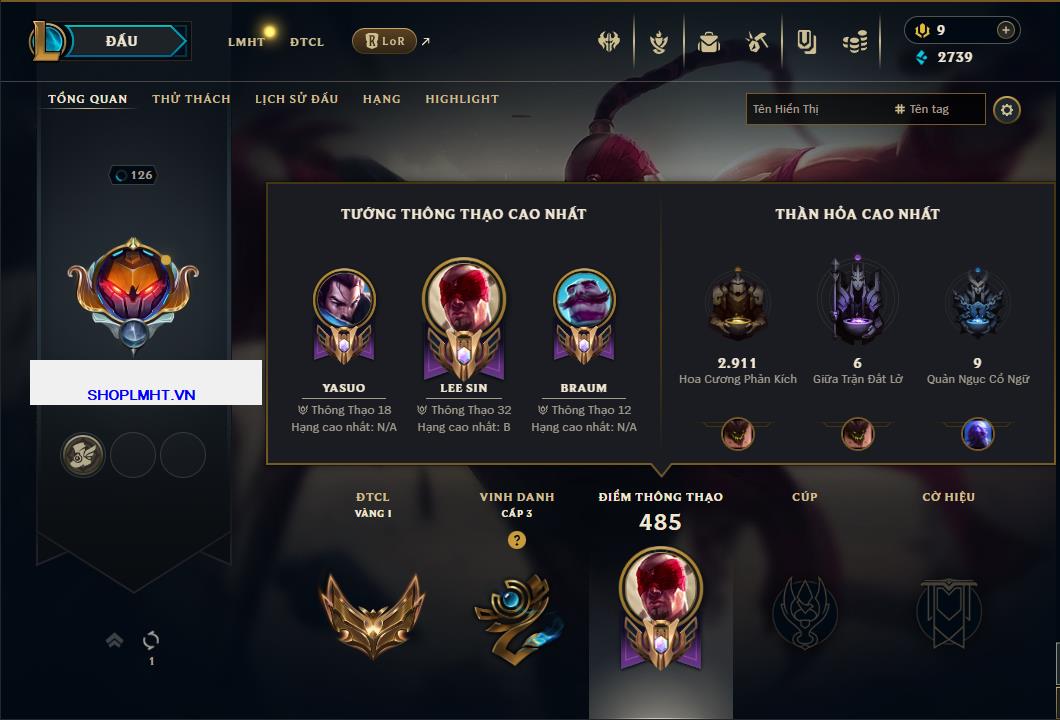This screenshot has width=1060, height=720.
Task: Select Yasuo mastery champion portrait
Action: (x=344, y=299)
